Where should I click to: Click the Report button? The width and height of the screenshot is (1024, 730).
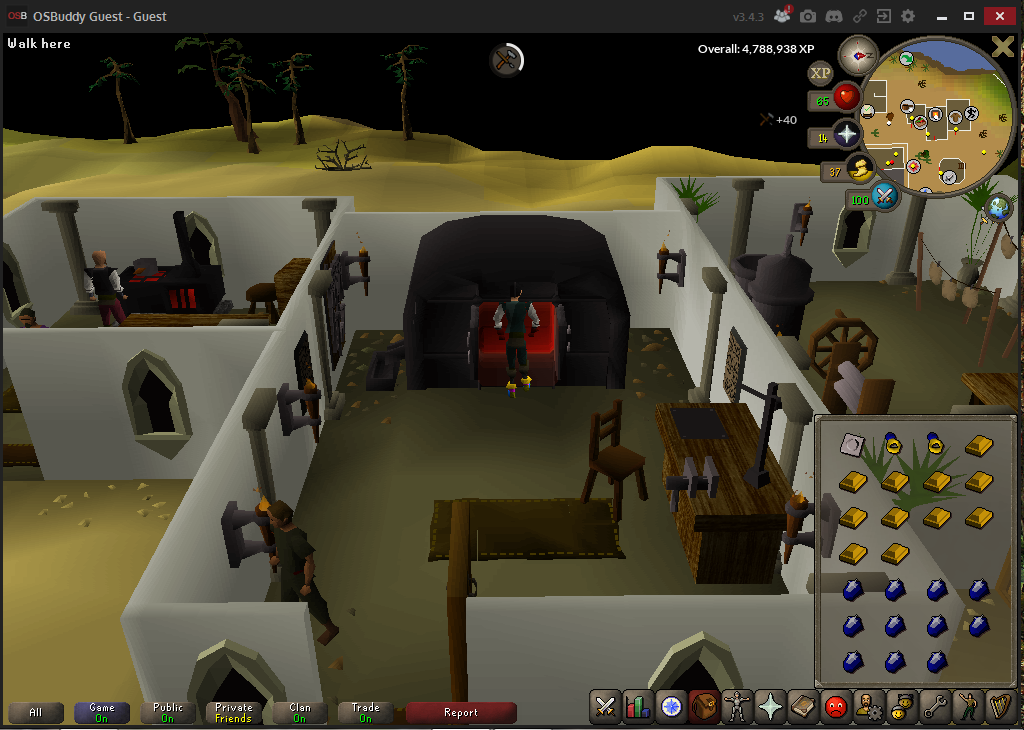coord(461,713)
